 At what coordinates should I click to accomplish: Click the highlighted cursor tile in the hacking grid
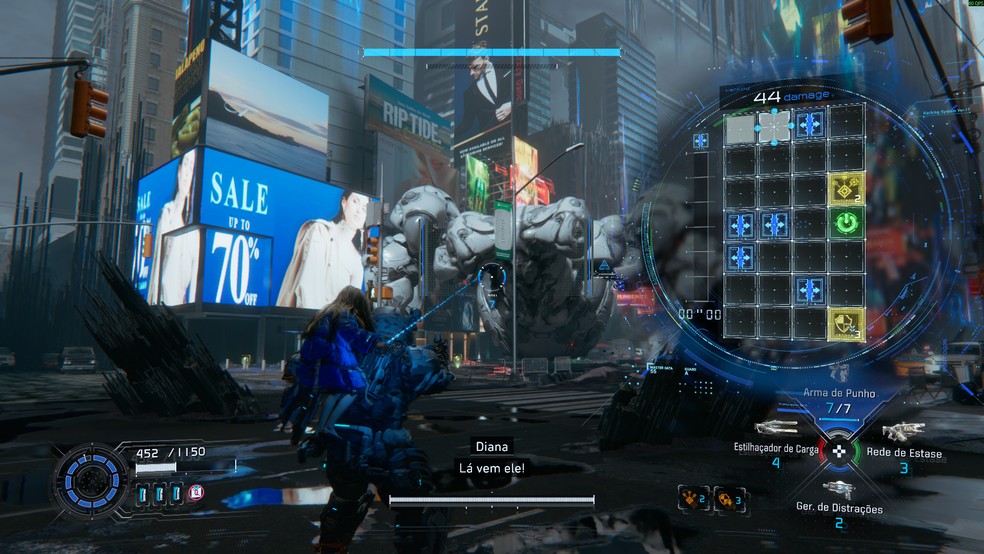[x=774, y=125]
